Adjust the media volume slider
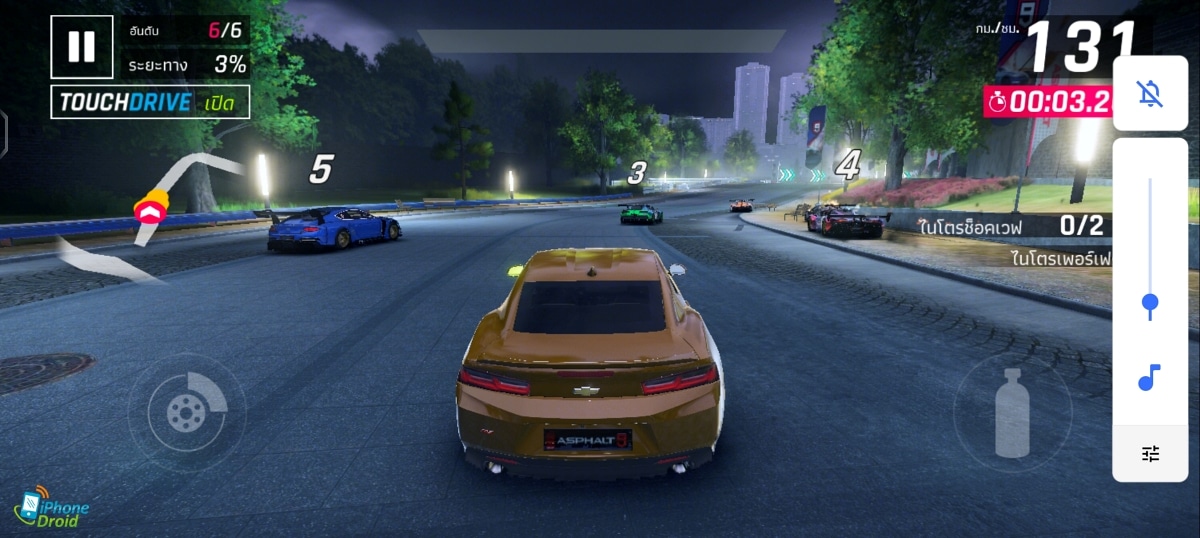 click(1150, 303)
